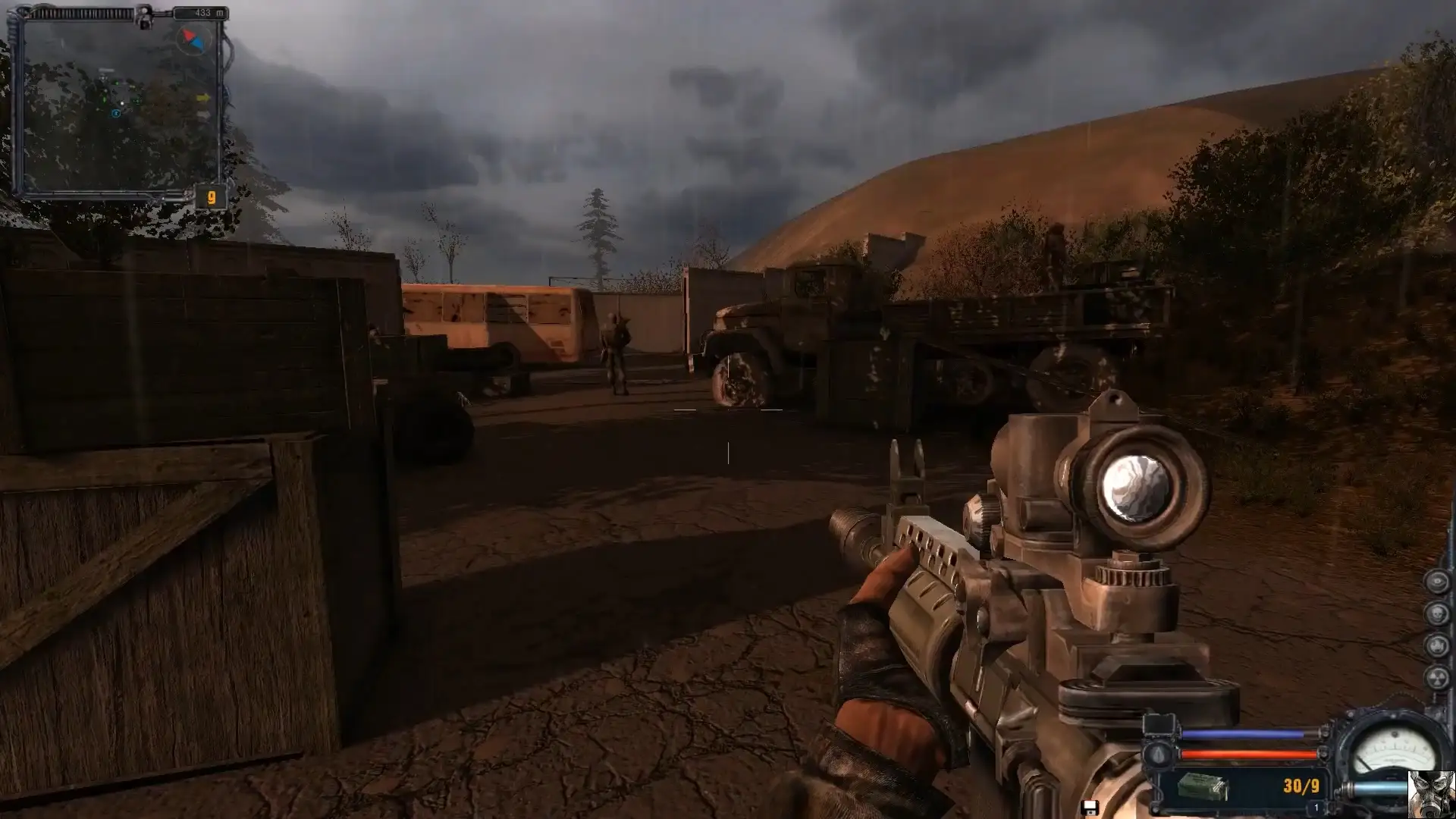Click the skull status icon
This screenshot has width=1456, height=819.
[1437, 613]
